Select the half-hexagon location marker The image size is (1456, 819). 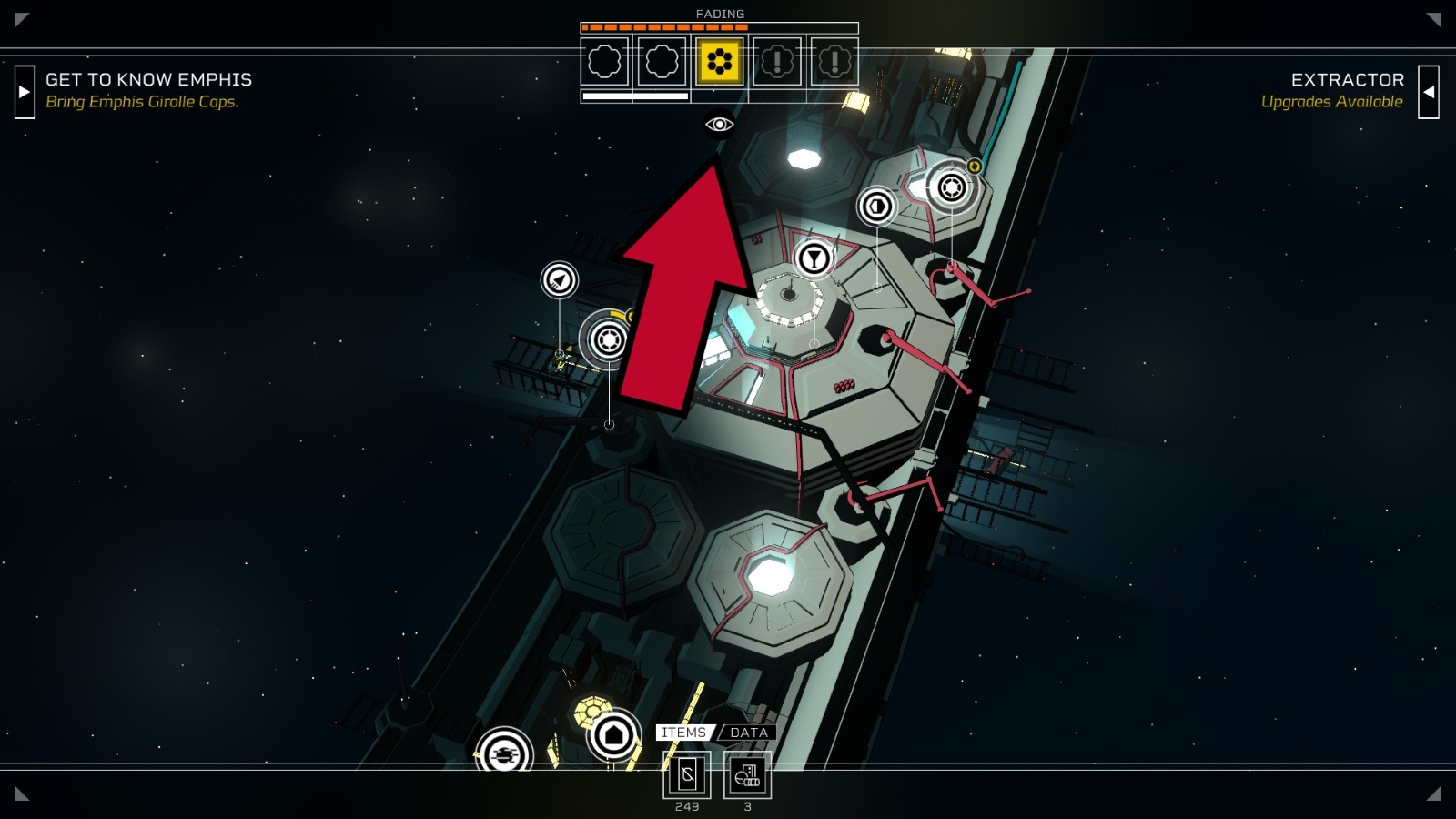point(877,207)
